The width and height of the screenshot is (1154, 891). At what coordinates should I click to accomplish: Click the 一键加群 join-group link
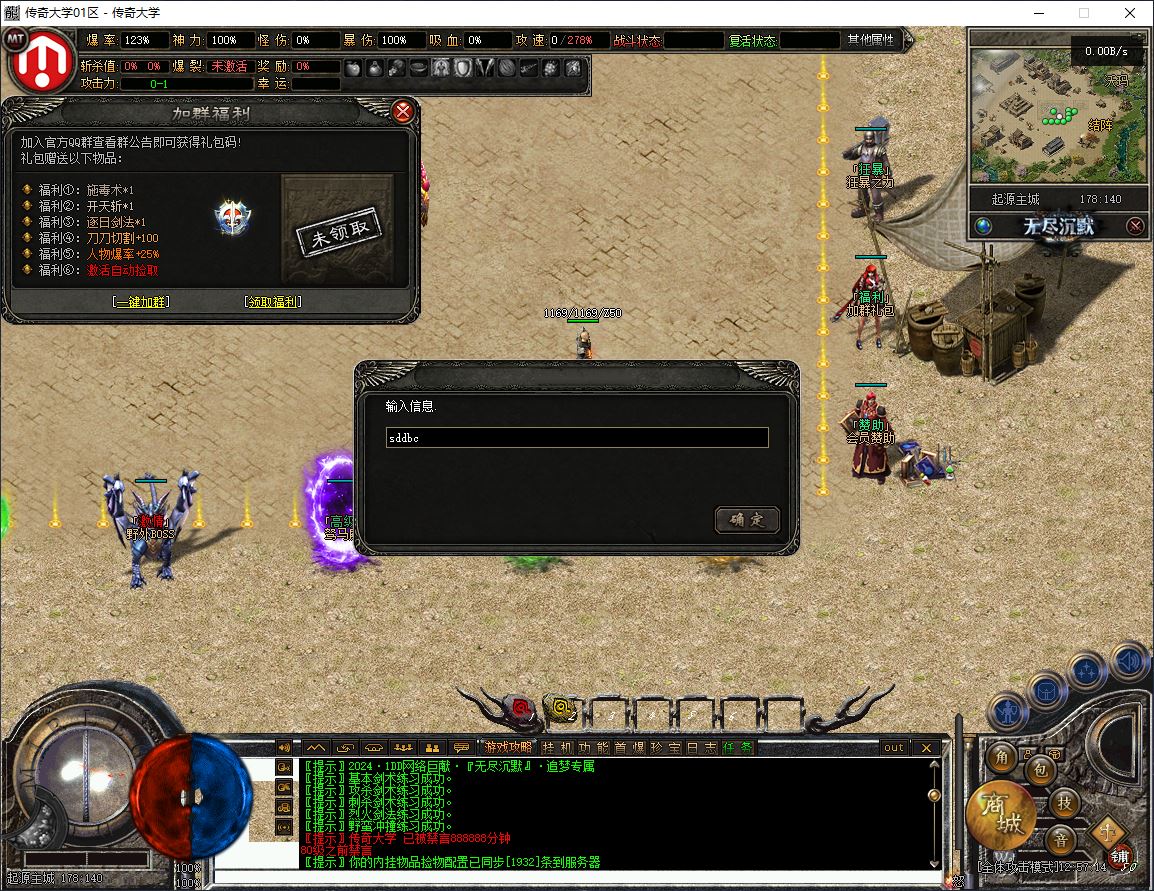tap(141, 302)
